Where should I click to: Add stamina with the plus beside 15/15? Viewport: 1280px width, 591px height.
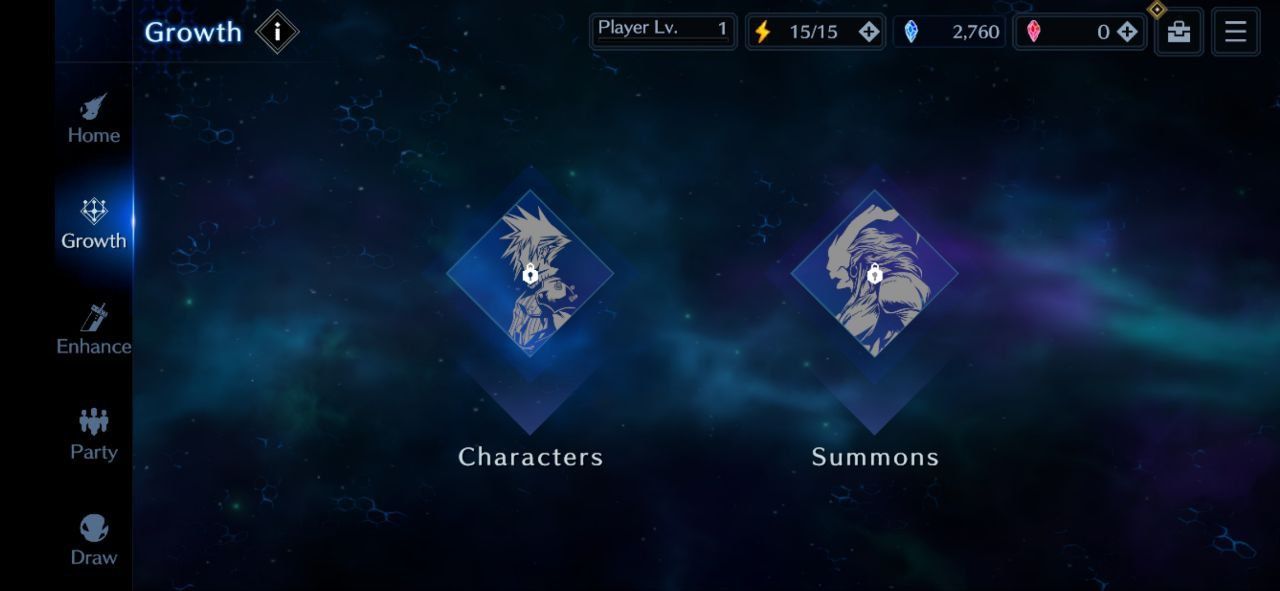pos(869,32)
